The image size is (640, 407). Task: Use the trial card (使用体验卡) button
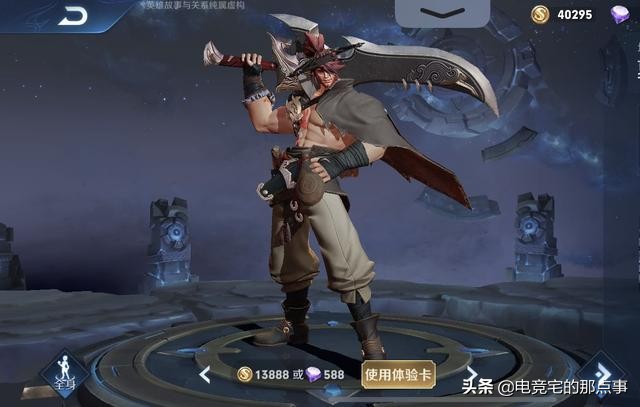[398, 375]
